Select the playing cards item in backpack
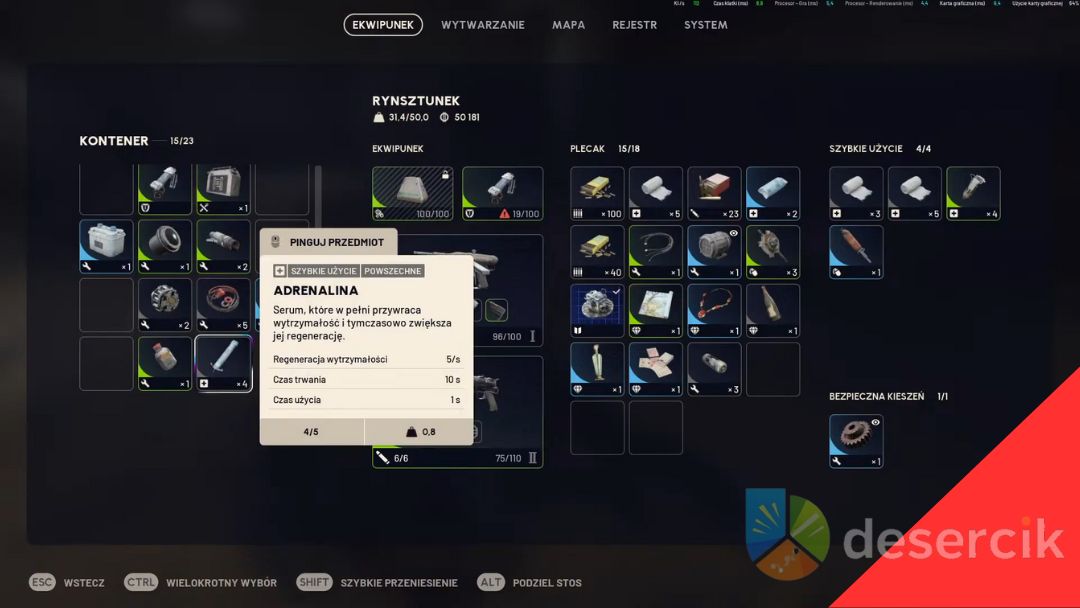The height and width of the screenshot is (608, 1080). [x=656, y=369]
